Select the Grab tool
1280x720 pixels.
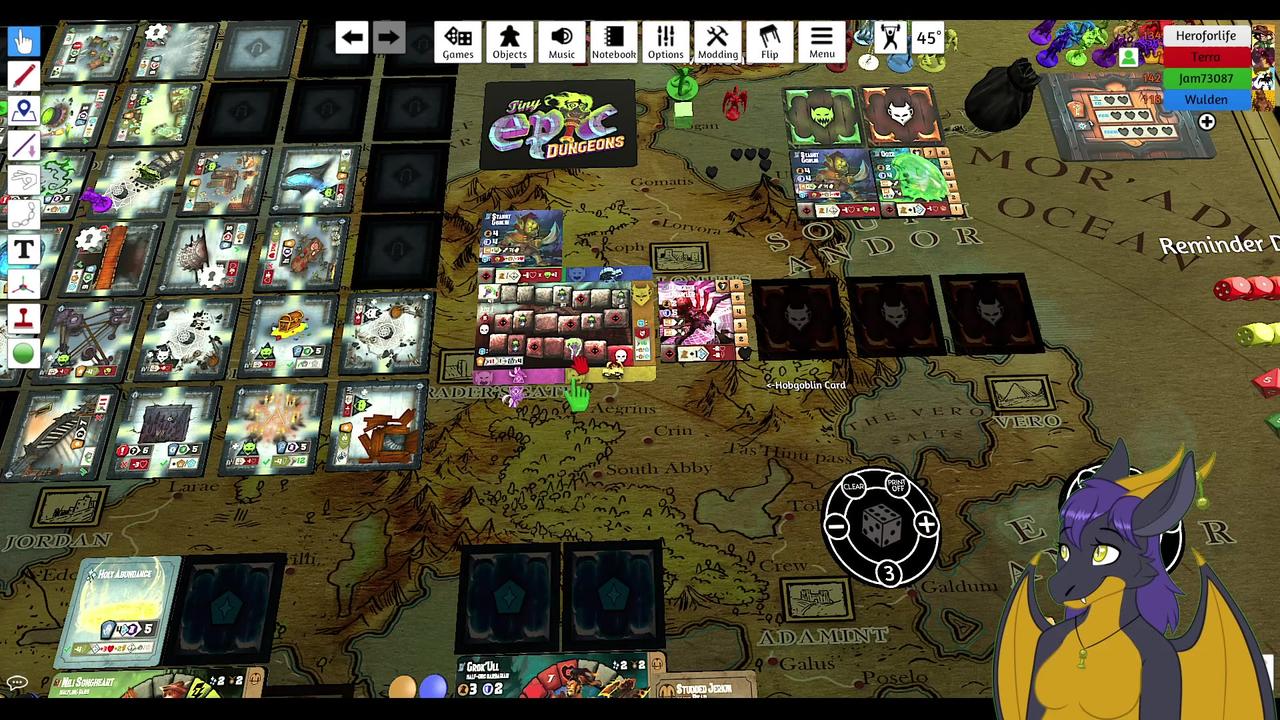coord(22,39)
